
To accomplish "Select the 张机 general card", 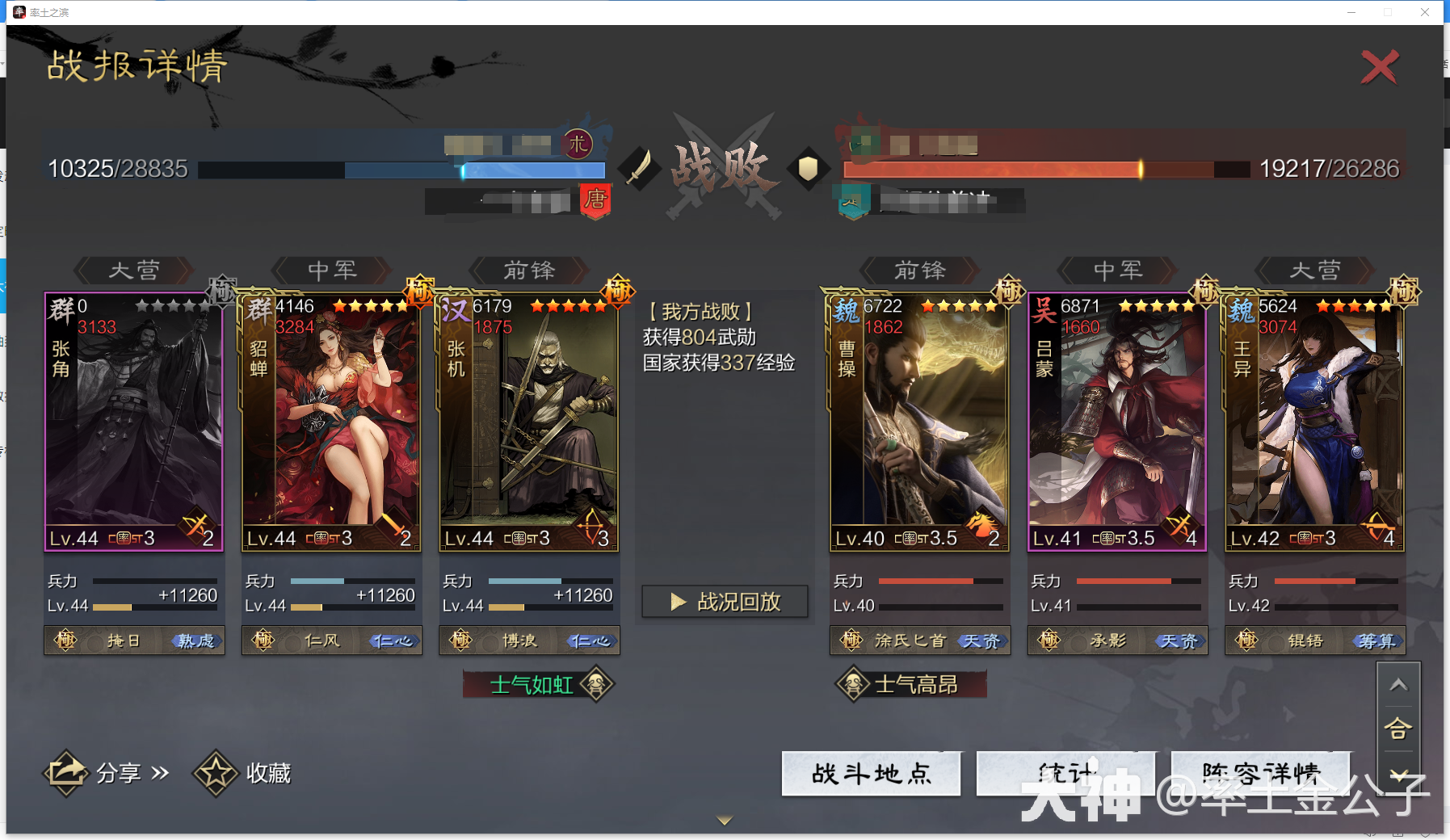I will 529,422.
